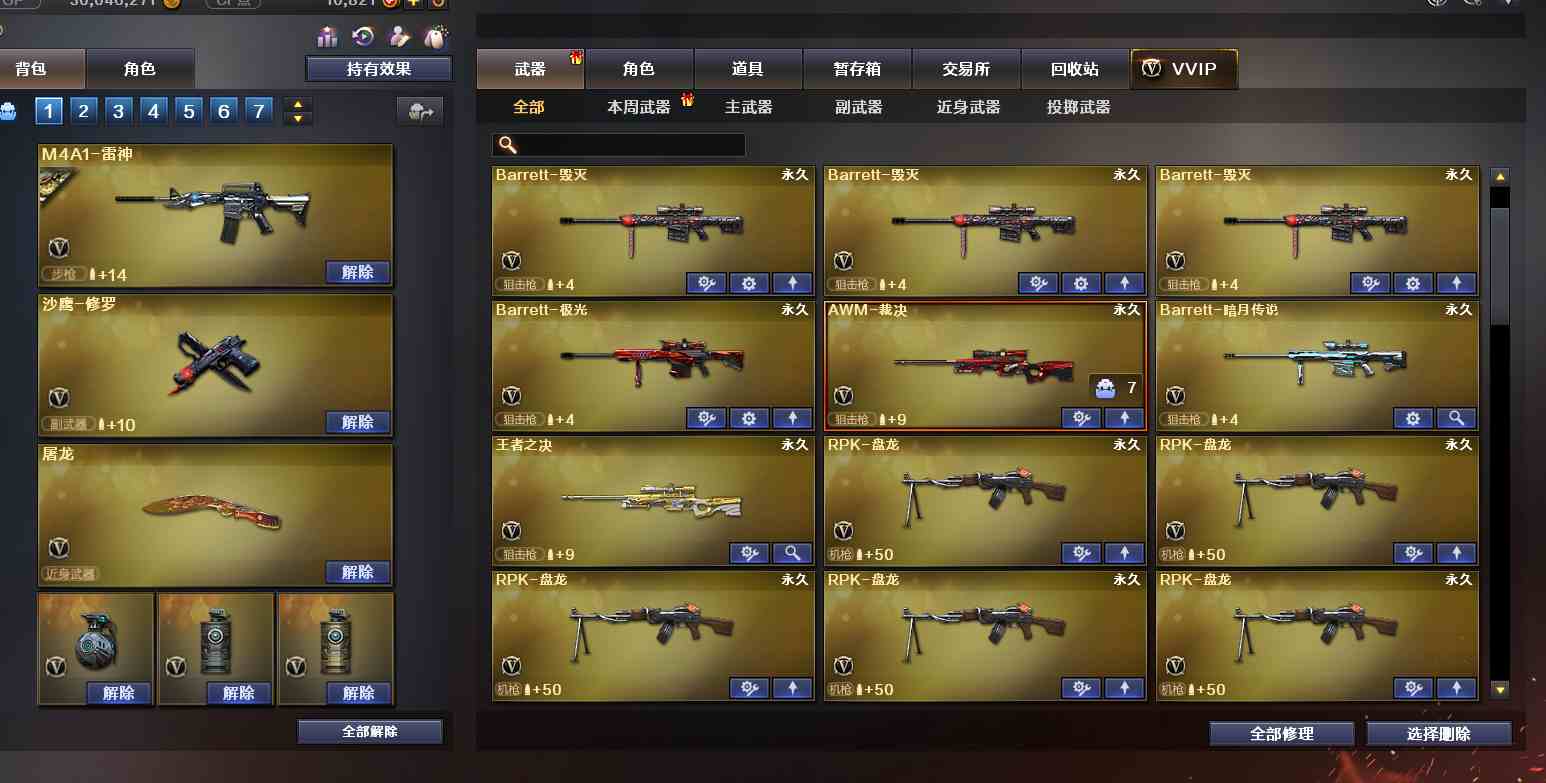Switch to the 道具 tab

[x=748, y=68]
